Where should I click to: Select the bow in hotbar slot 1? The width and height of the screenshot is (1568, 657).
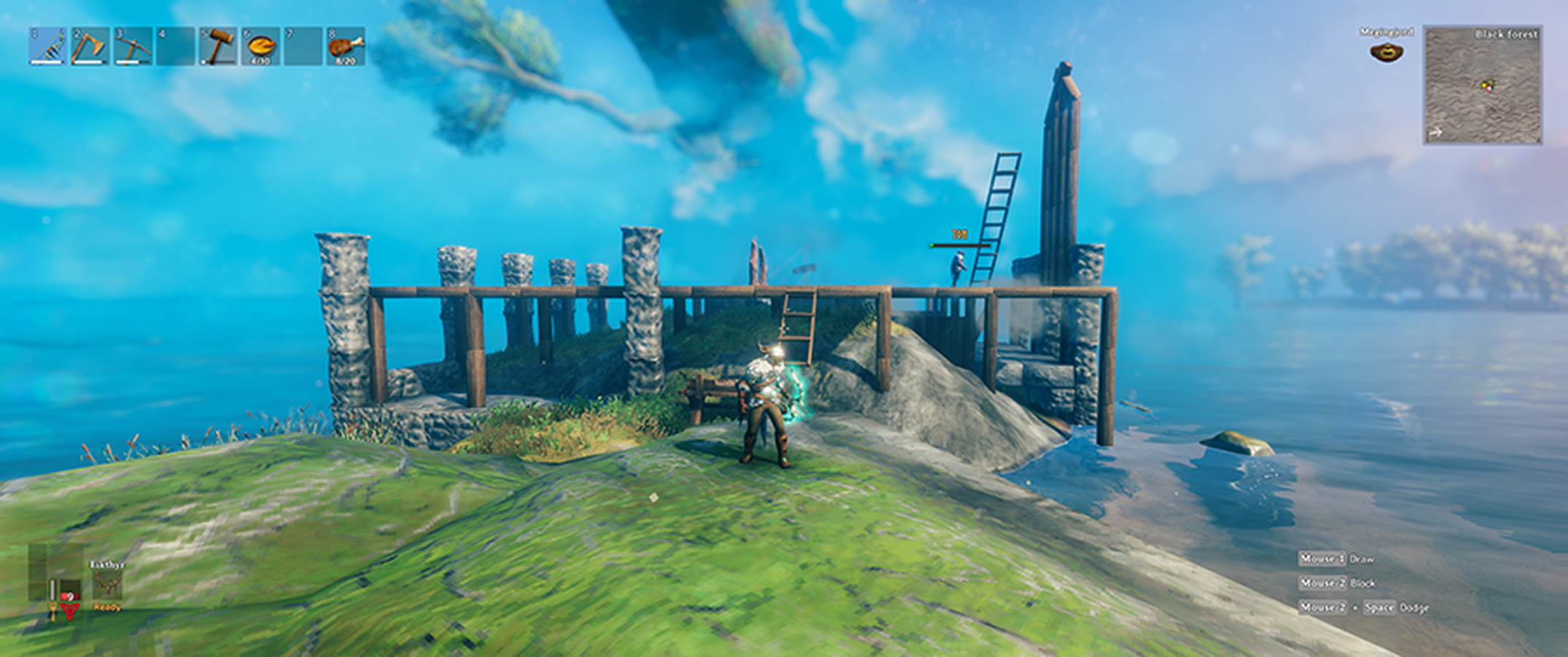tap(48, 47)
